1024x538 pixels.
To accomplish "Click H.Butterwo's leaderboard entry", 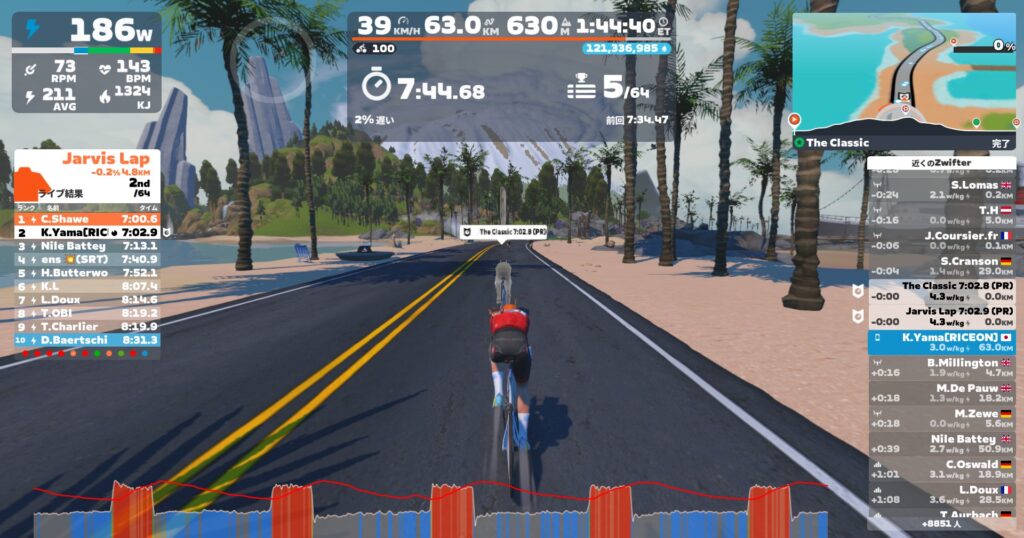I will click(x=85, y=272).
